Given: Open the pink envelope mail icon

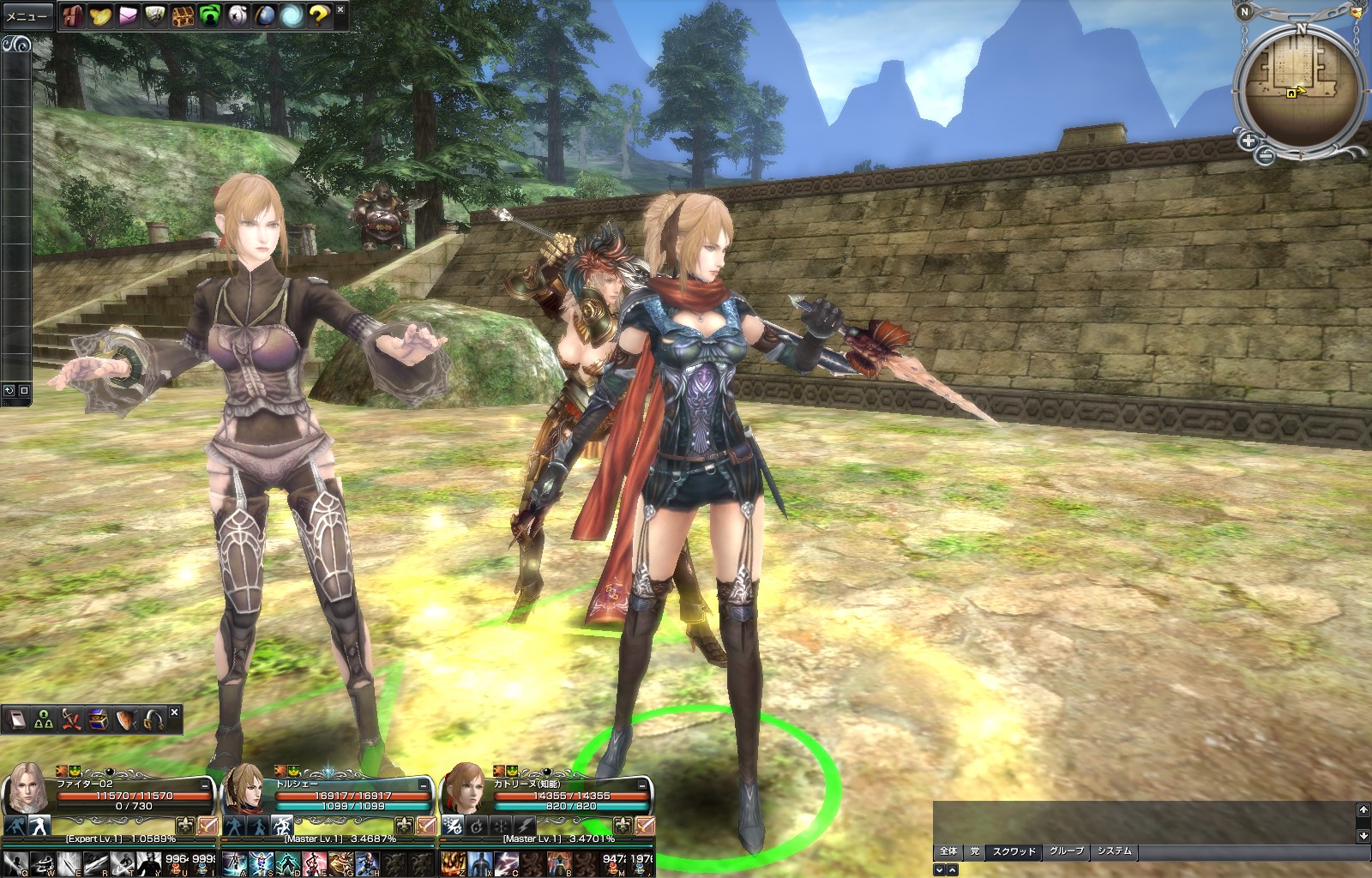Looking at the screenshot, I should coord(128,15).
